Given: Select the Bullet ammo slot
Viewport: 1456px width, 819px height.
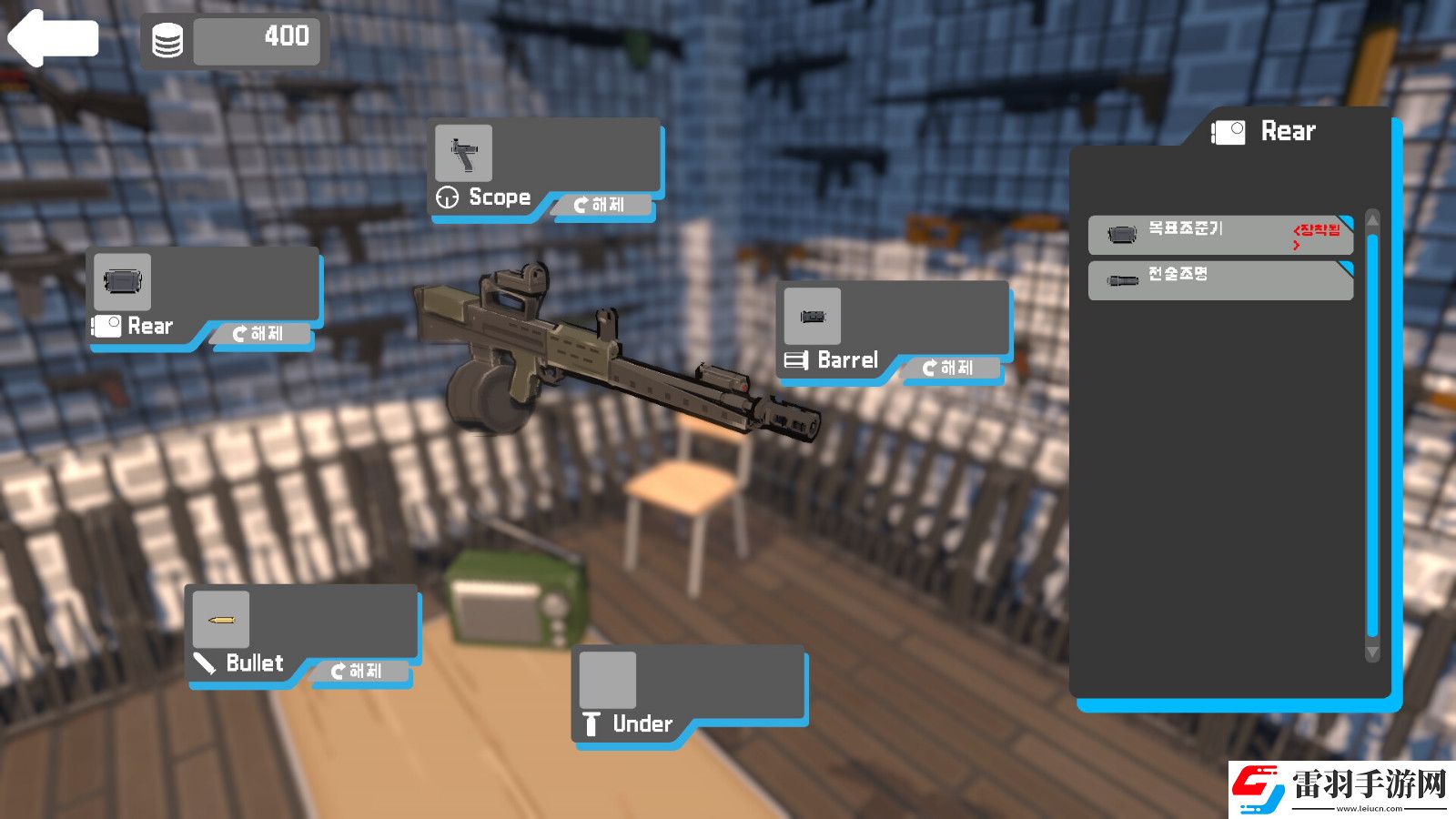Looking at the screenshot, I should [220, 620].
